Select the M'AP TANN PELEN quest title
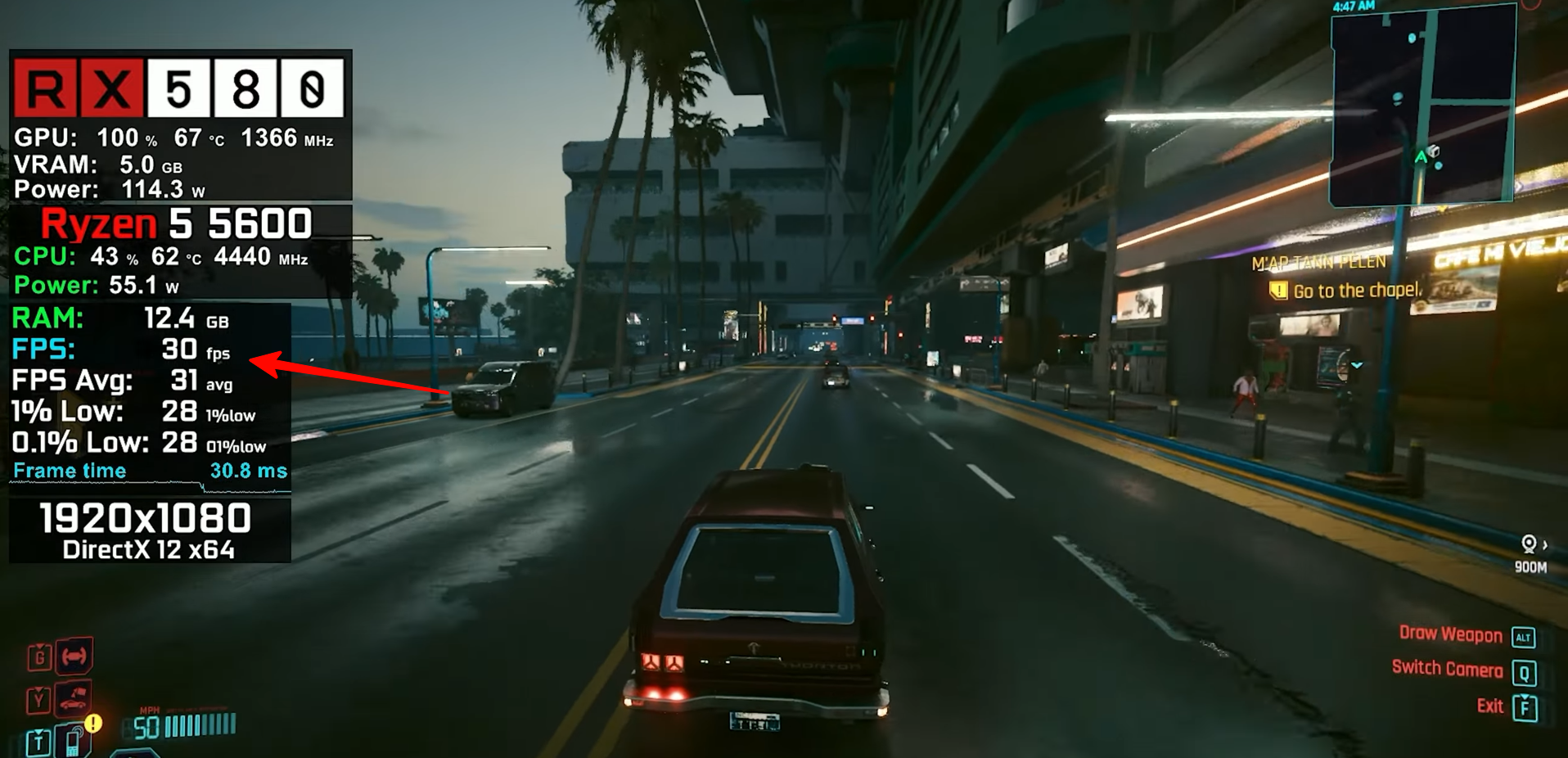This screenshot has width=1568, height=758. pyautogui.click(x=1318, y=263)
